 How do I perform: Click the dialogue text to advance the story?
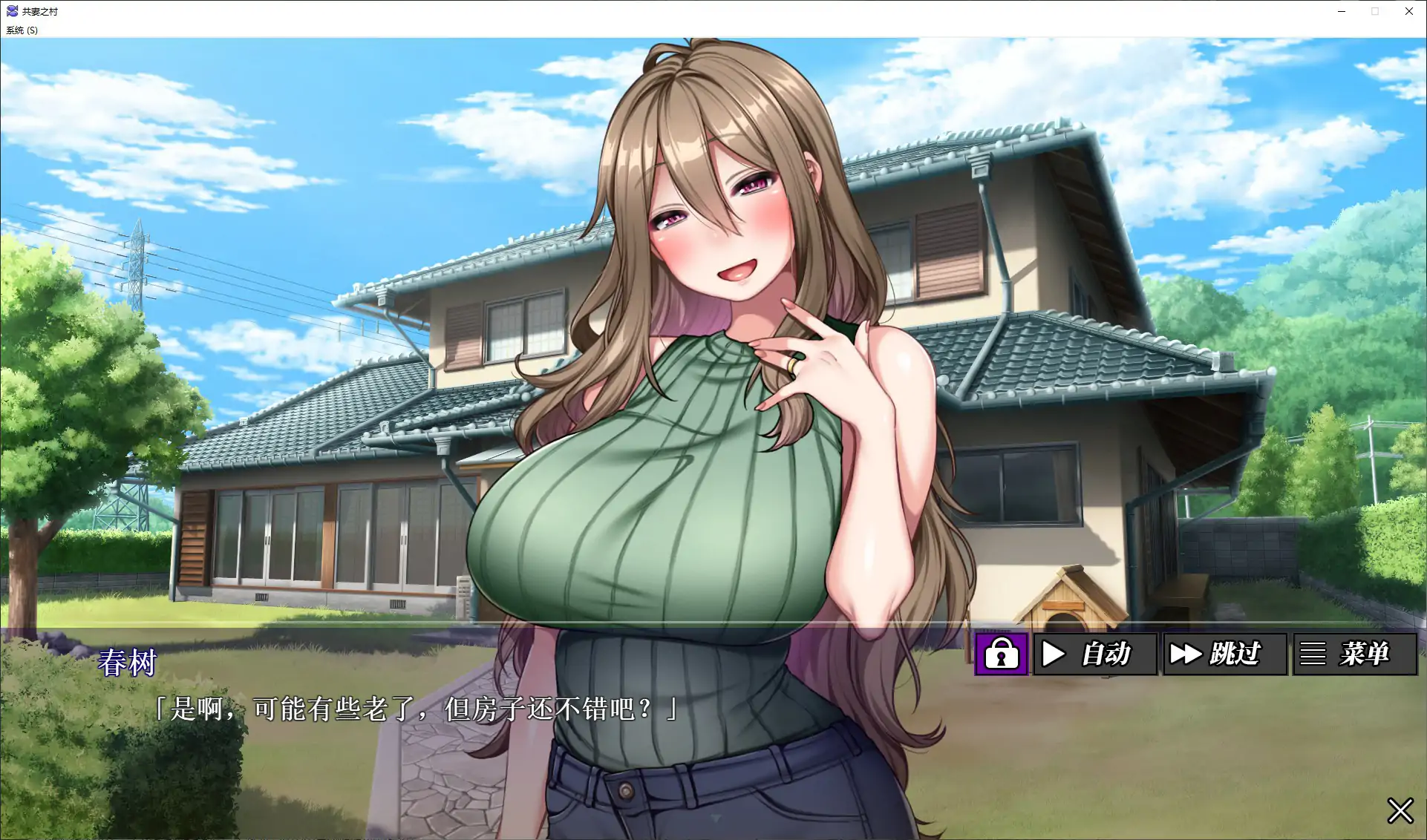coord(416,707)
